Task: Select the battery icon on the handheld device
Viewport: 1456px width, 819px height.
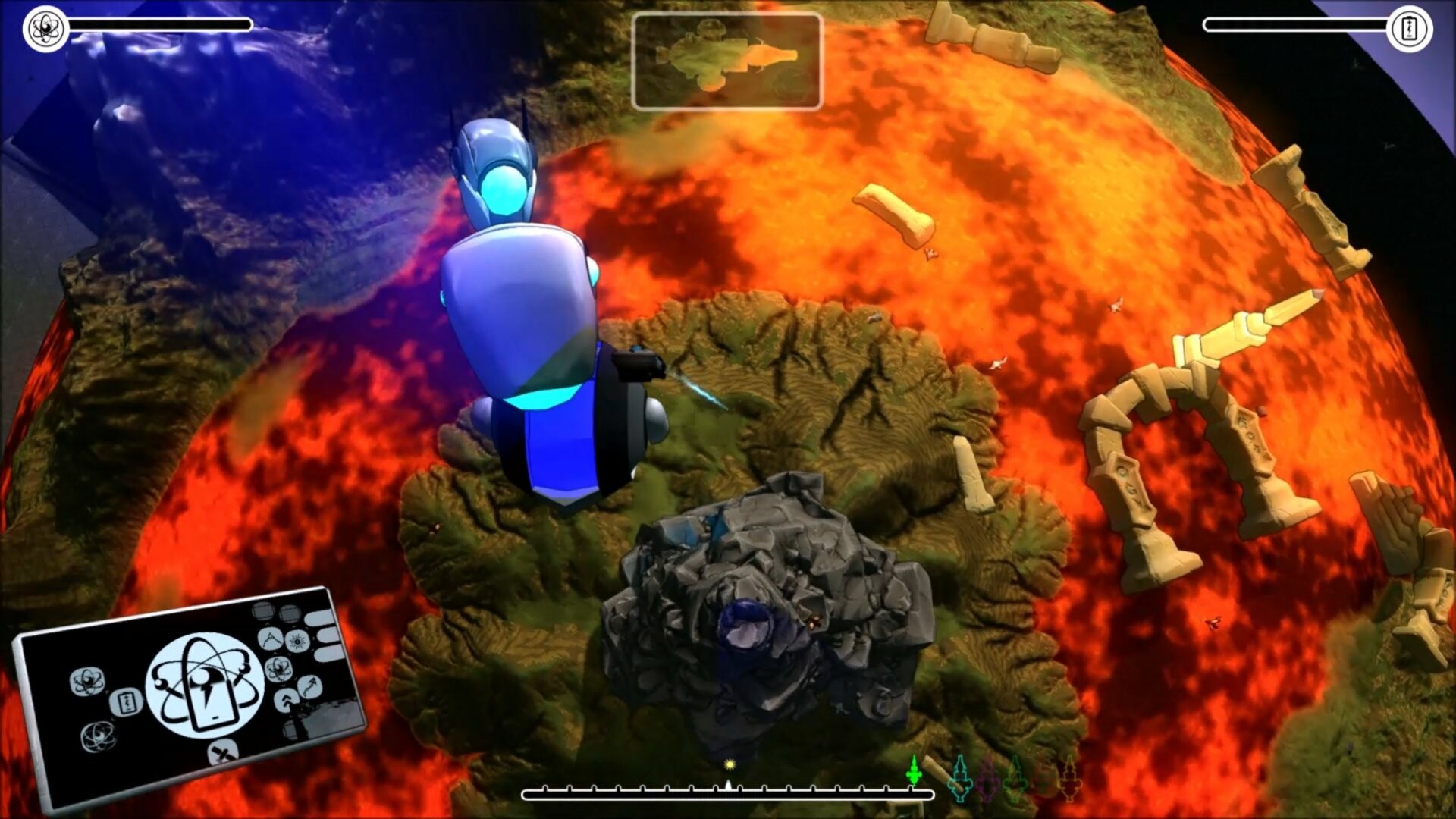Action: [x=126, y=702]
